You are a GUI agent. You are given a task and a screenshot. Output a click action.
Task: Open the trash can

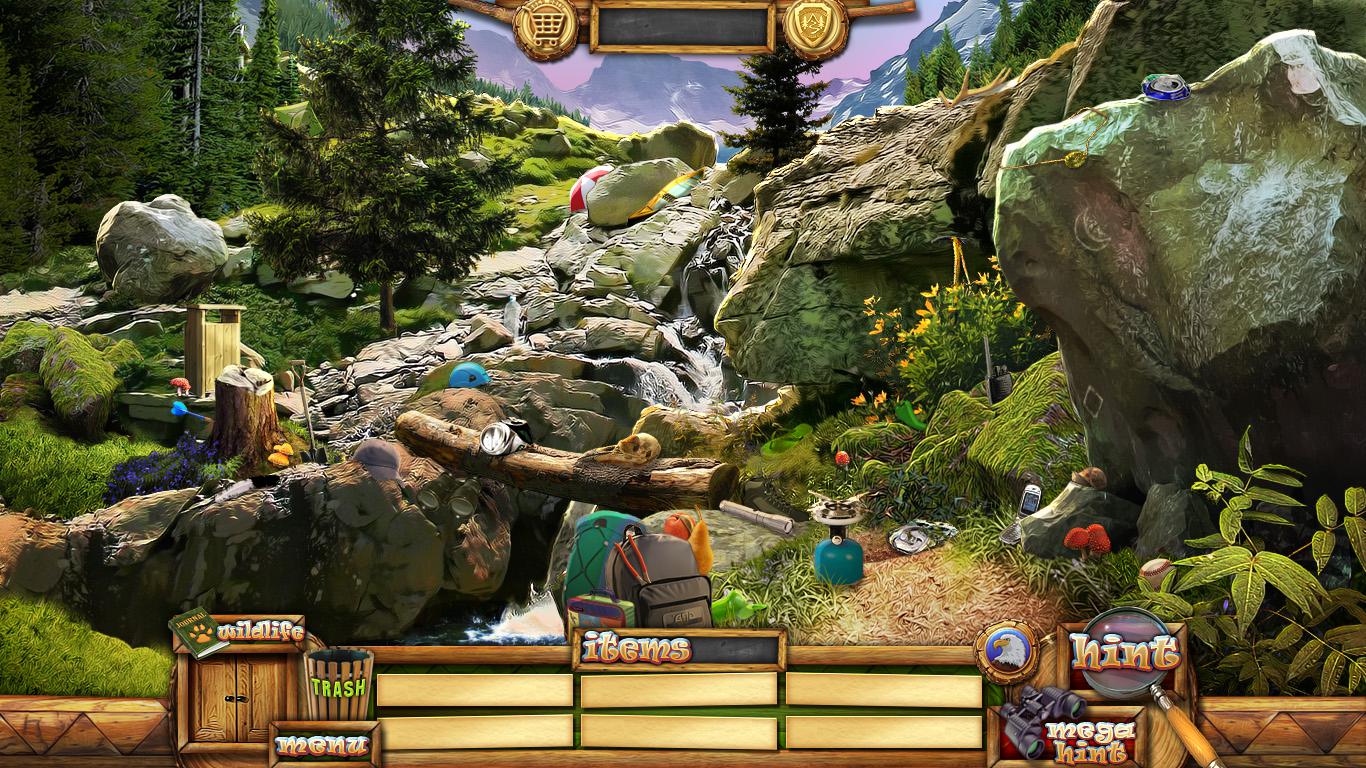tap(338, 684)
